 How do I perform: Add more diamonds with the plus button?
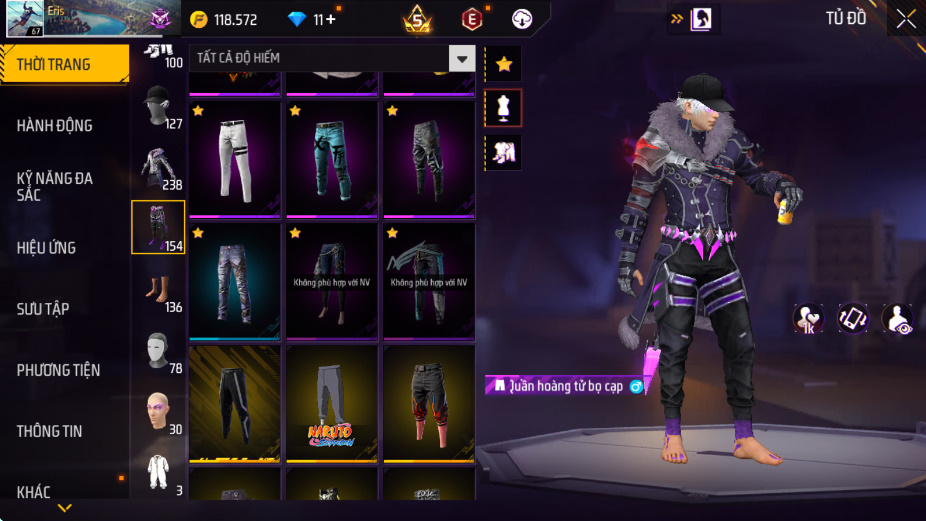pyautogui.click(x=330, y=19)
